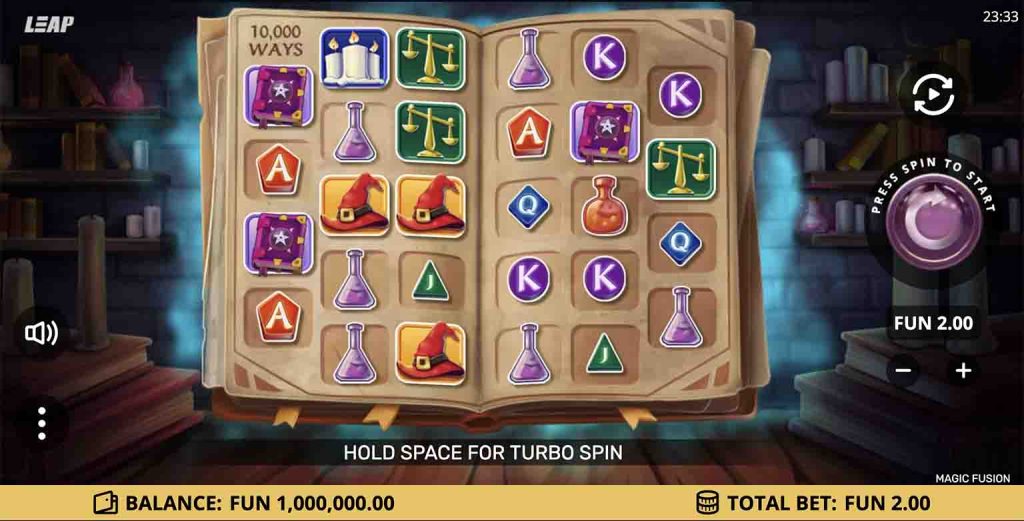
Task: Toggle the sound speaker icon
Action: pyautogui.click(x=41, y=333)
